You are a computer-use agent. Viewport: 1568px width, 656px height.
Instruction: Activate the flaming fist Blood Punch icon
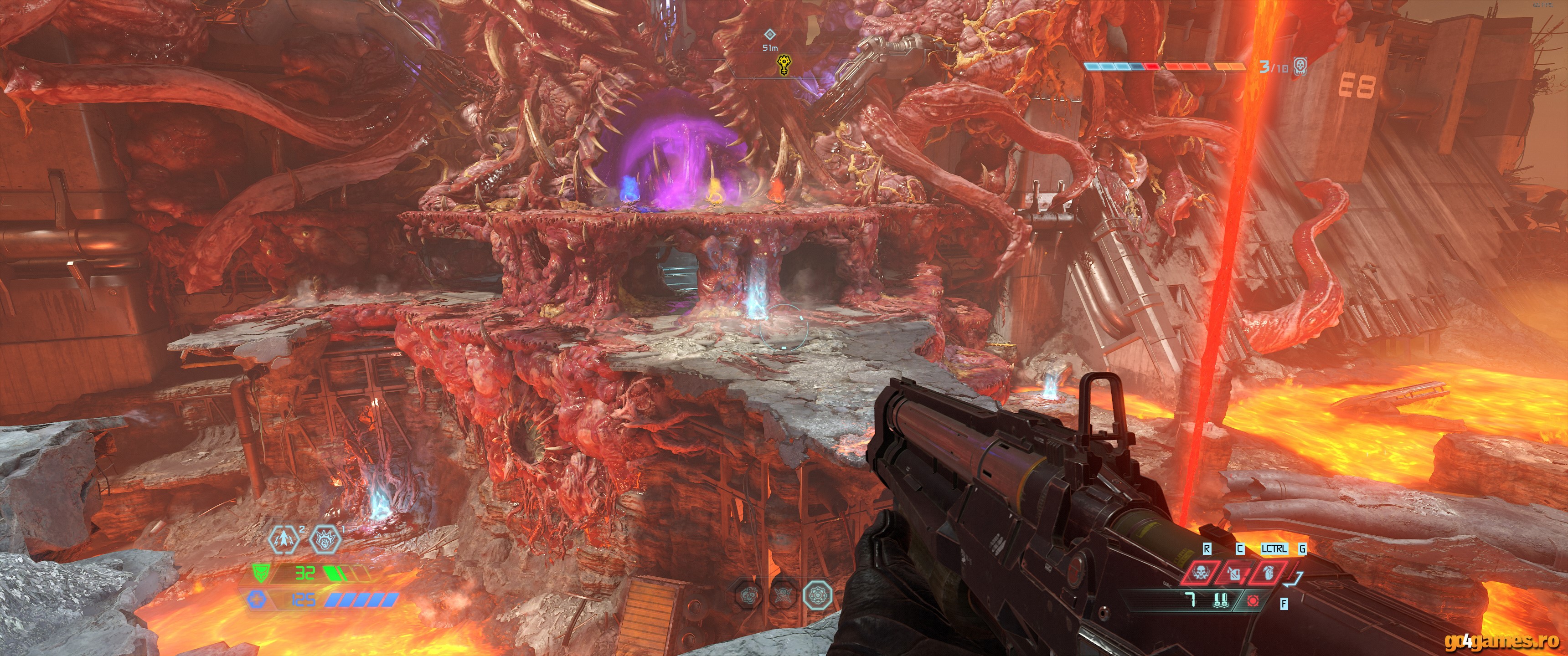pos(325,539)
